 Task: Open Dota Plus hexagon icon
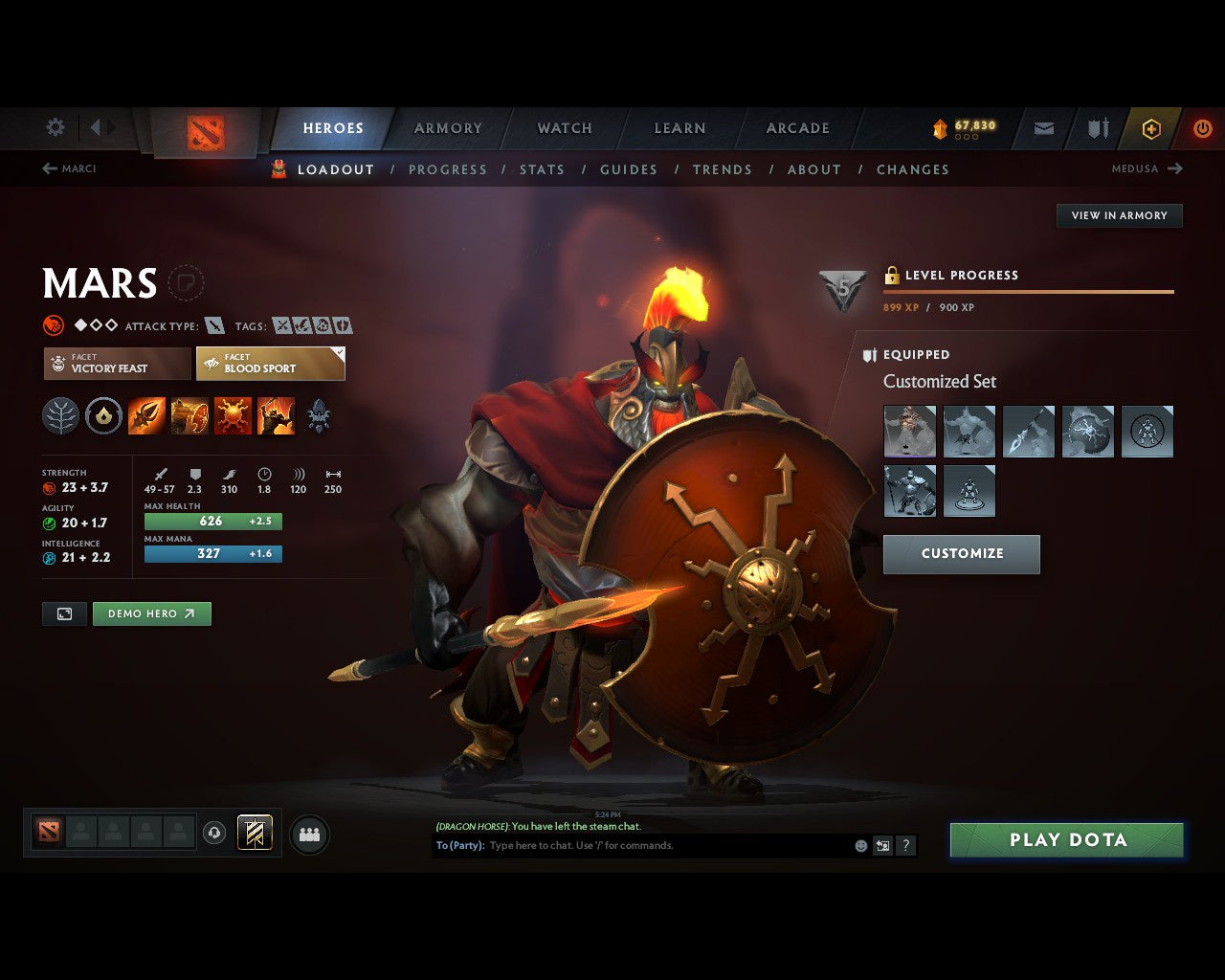(1150, 127)
